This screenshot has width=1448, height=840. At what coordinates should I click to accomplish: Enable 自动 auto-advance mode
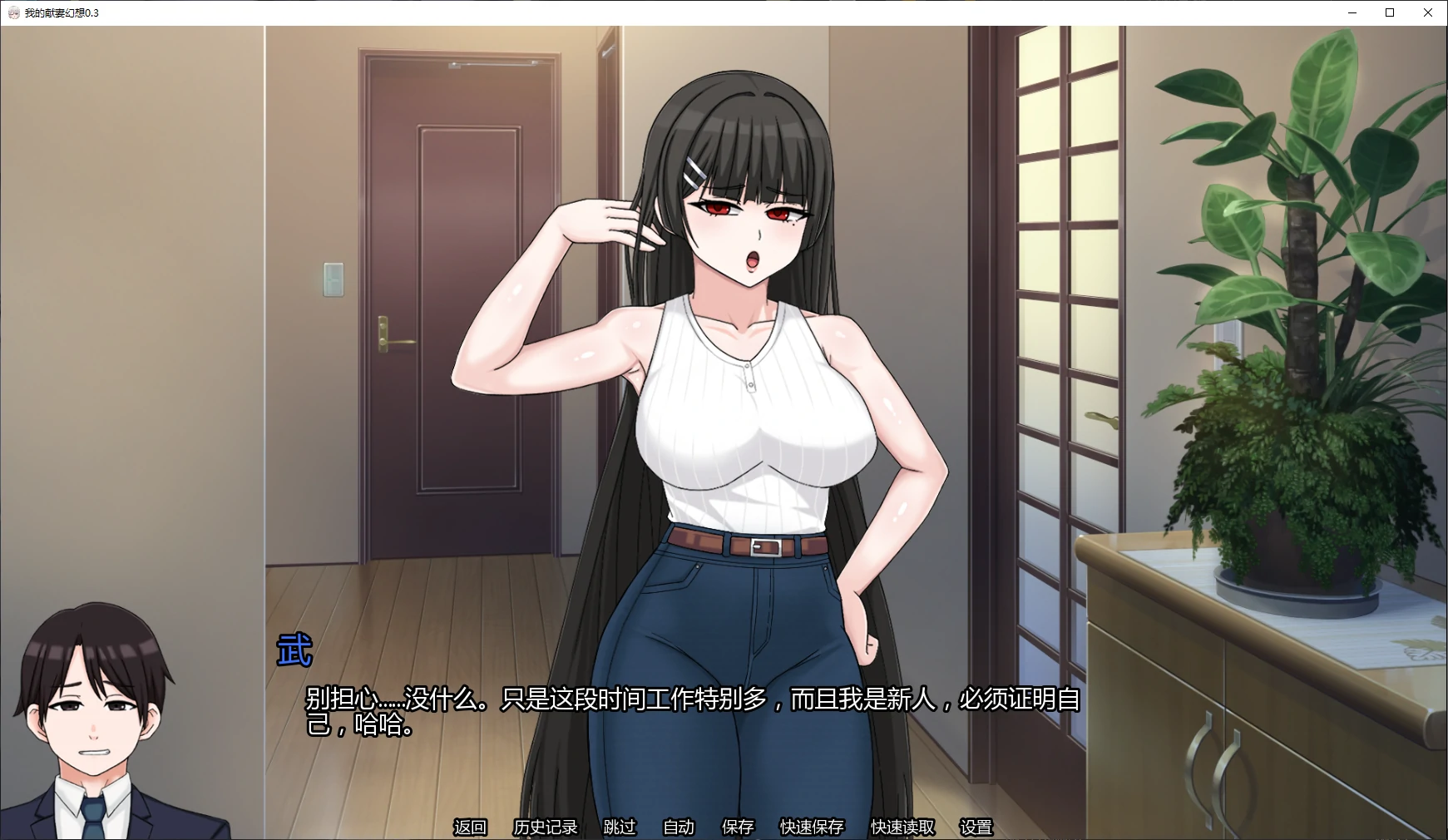pyautogui.click(x=679, y=828)
